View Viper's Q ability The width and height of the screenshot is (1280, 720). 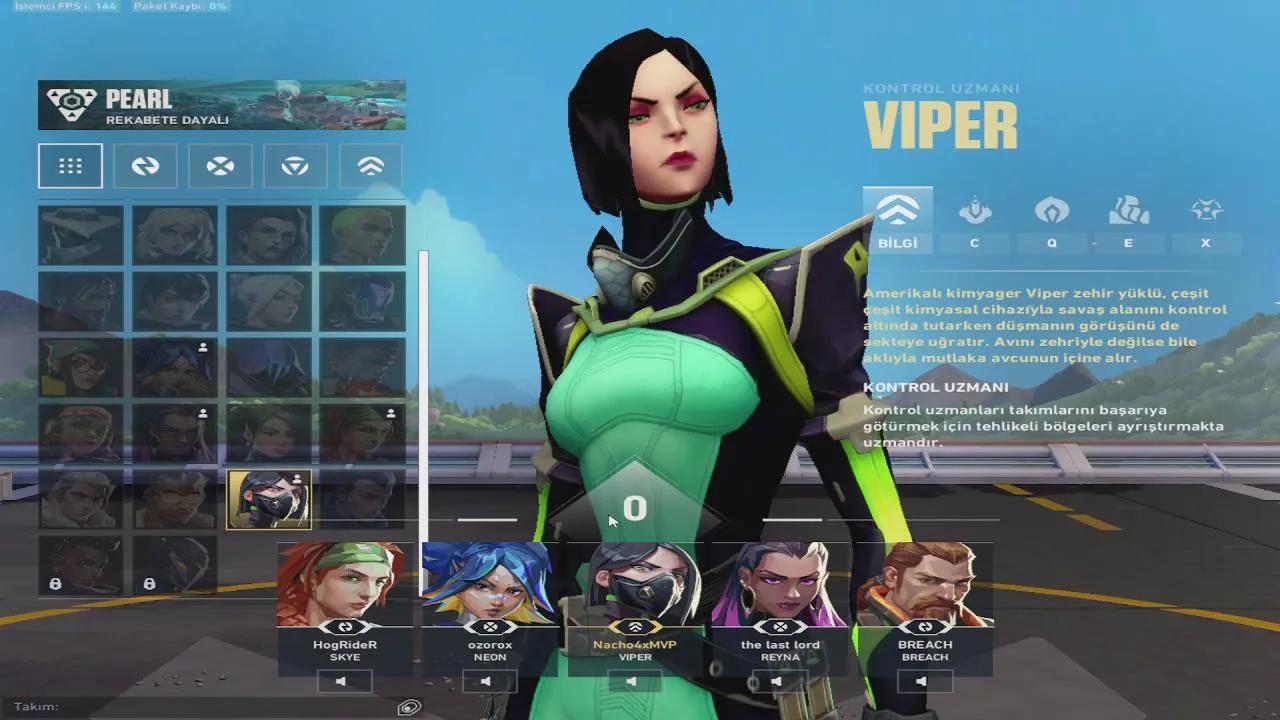1052,219
